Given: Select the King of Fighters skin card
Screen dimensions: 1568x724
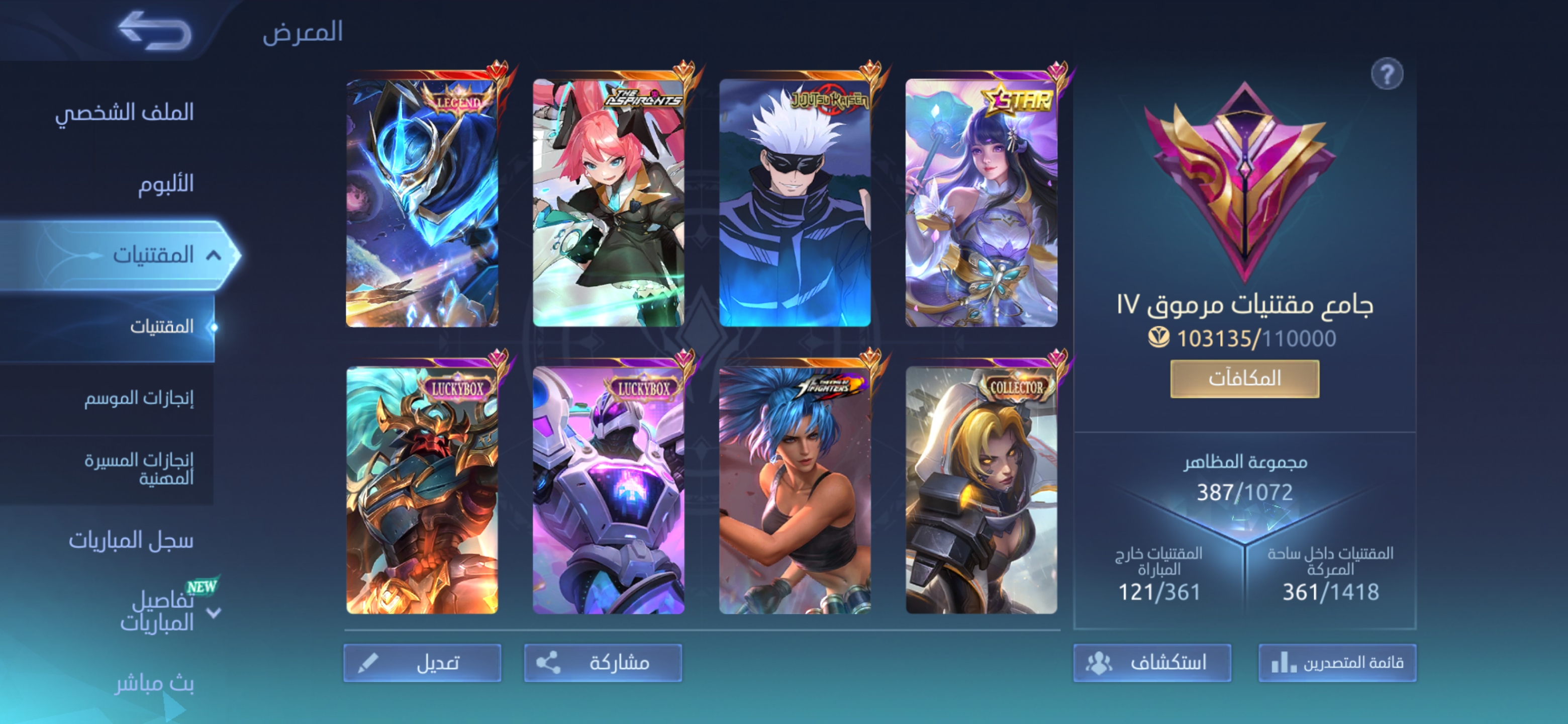Looking at the screenshot, I should pos(795,490).
